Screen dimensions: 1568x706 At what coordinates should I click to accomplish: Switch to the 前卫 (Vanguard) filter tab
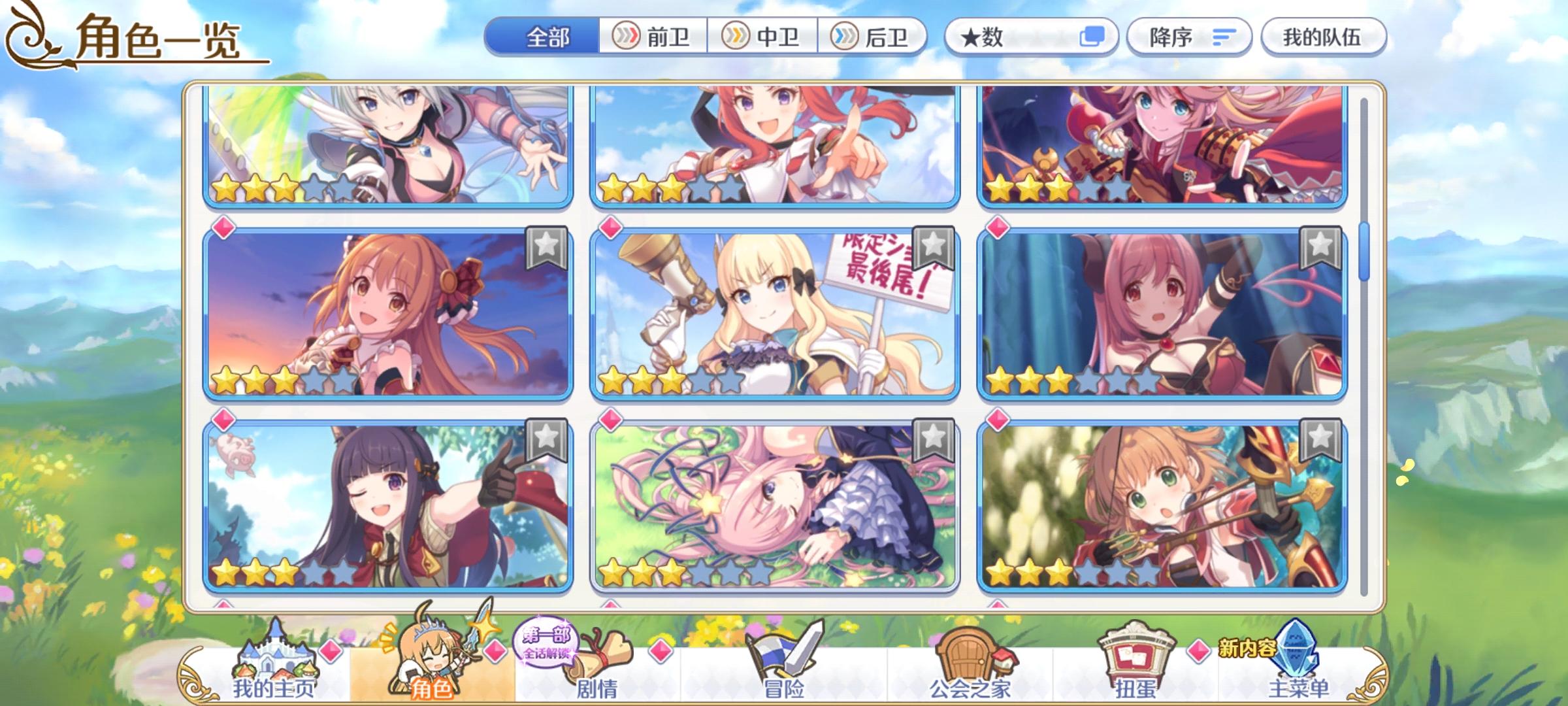(653, 37)
